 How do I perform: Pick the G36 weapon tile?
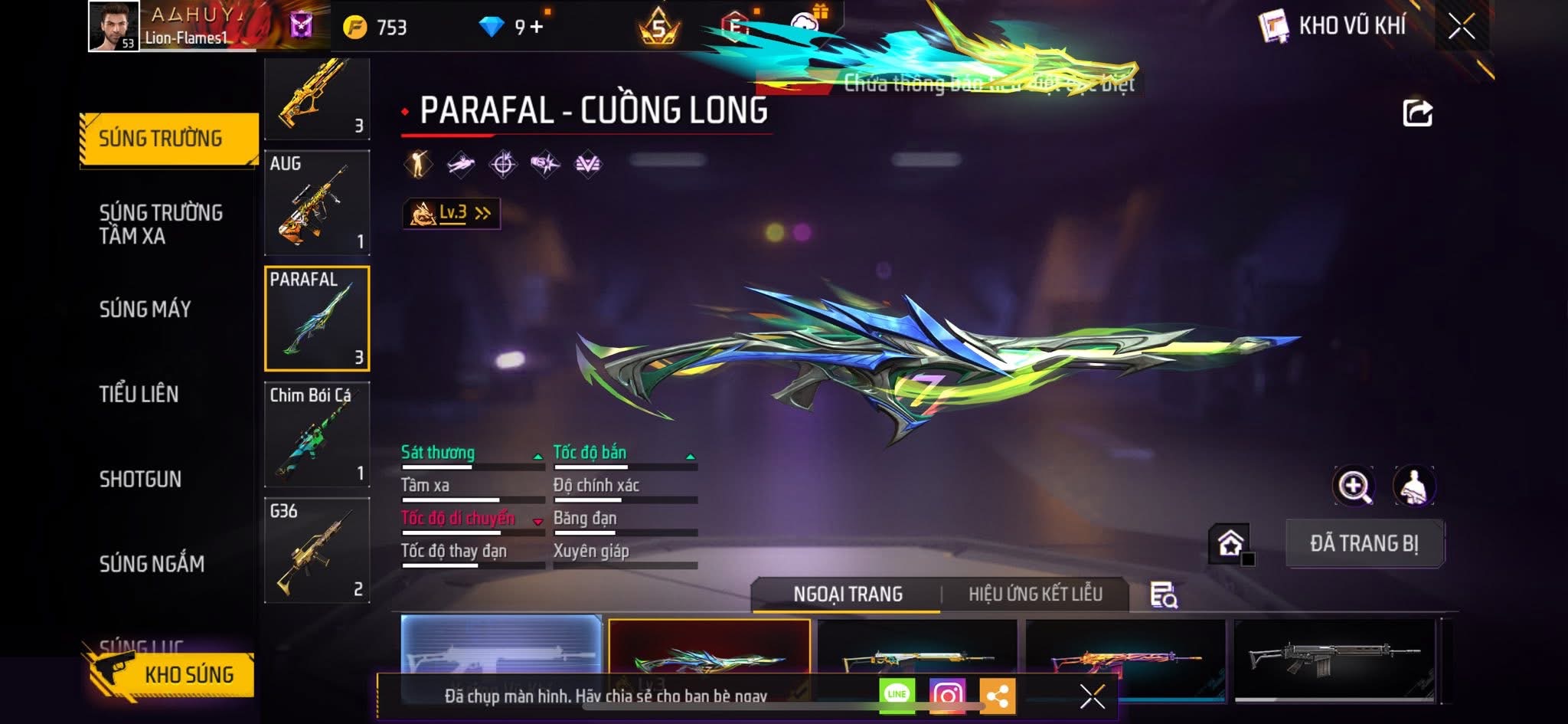[317, 550]
